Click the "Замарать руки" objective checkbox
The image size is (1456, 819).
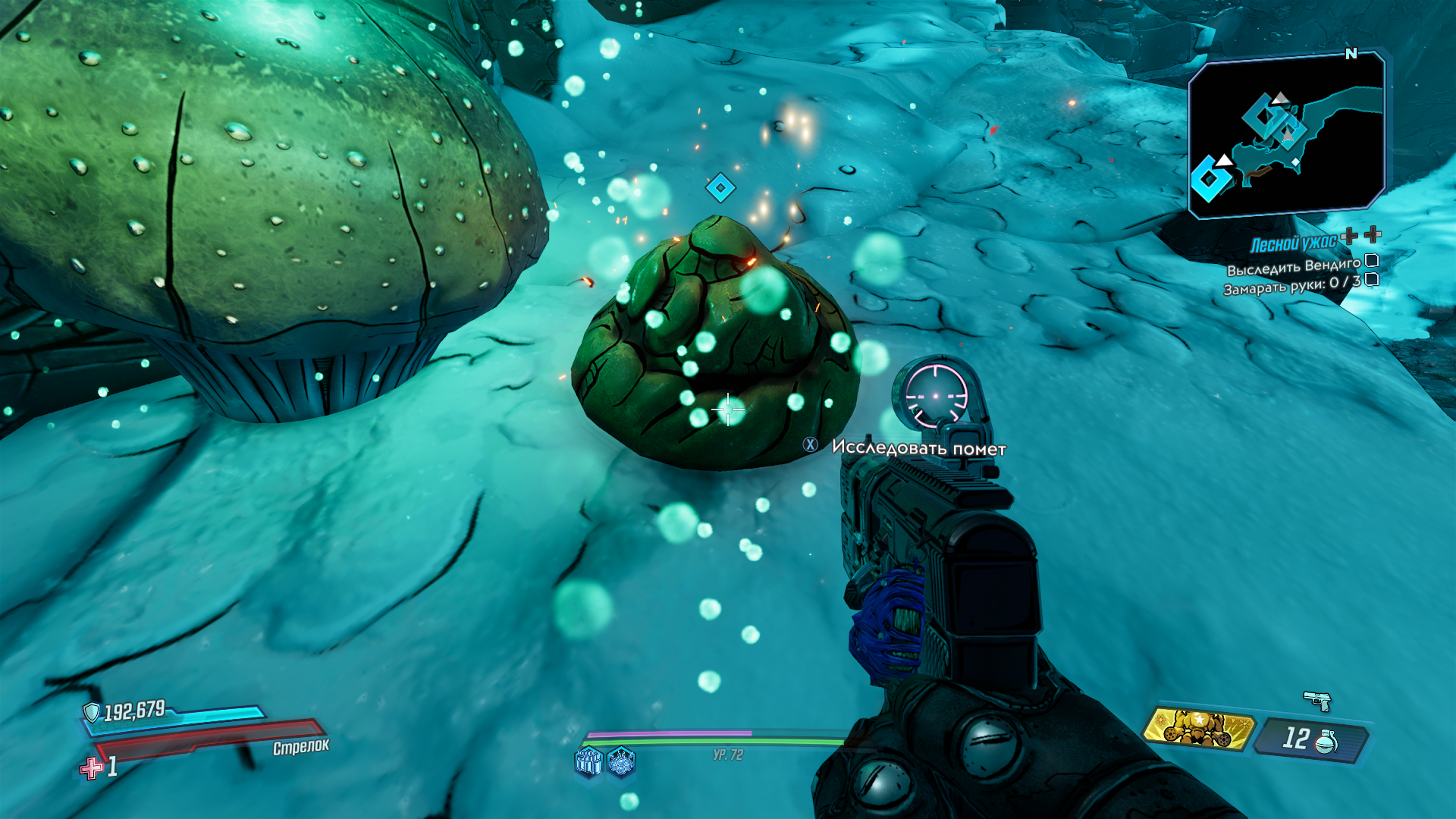[x=1372, y=280]
